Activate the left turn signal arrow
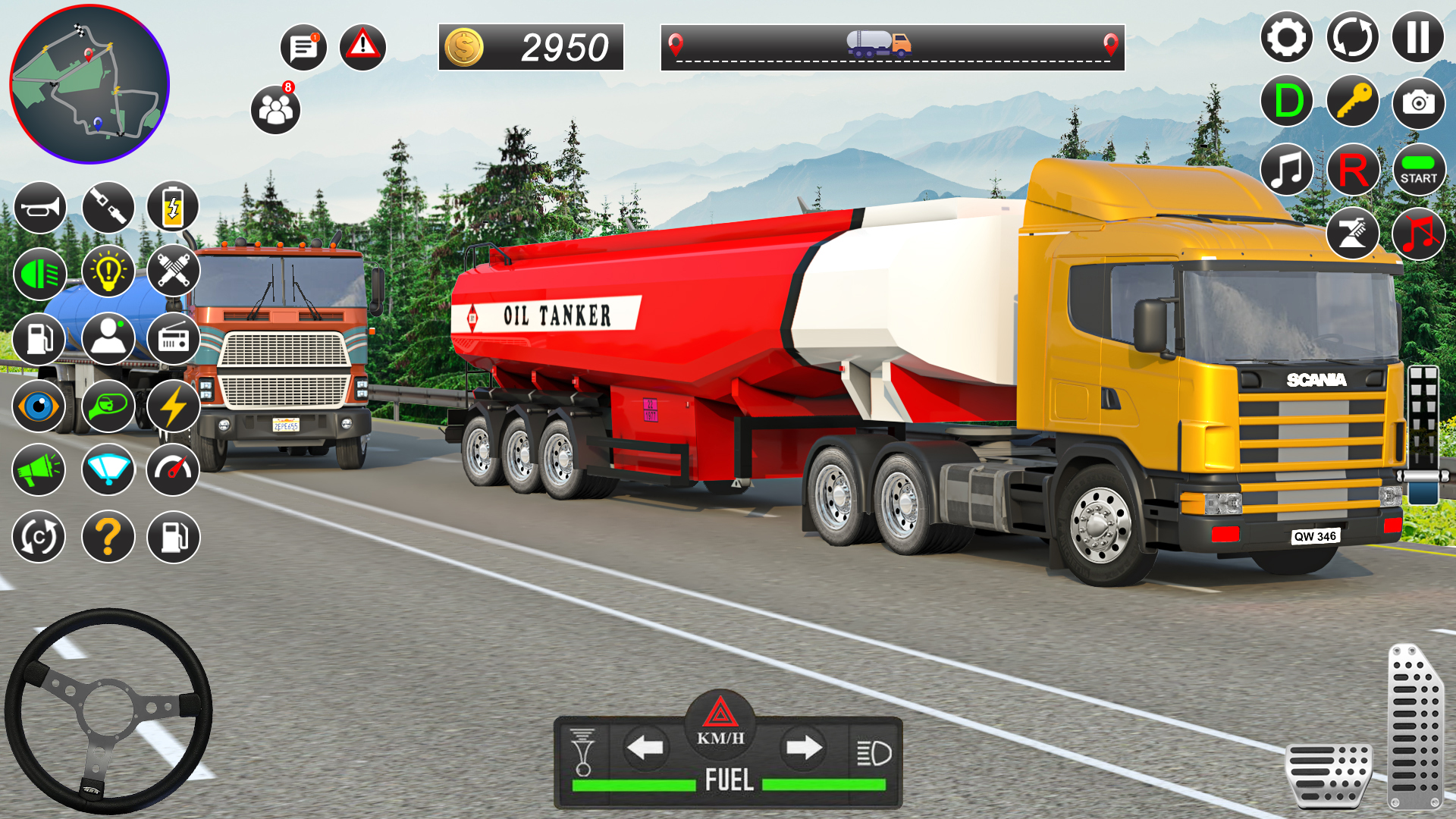 click(645, 748)
